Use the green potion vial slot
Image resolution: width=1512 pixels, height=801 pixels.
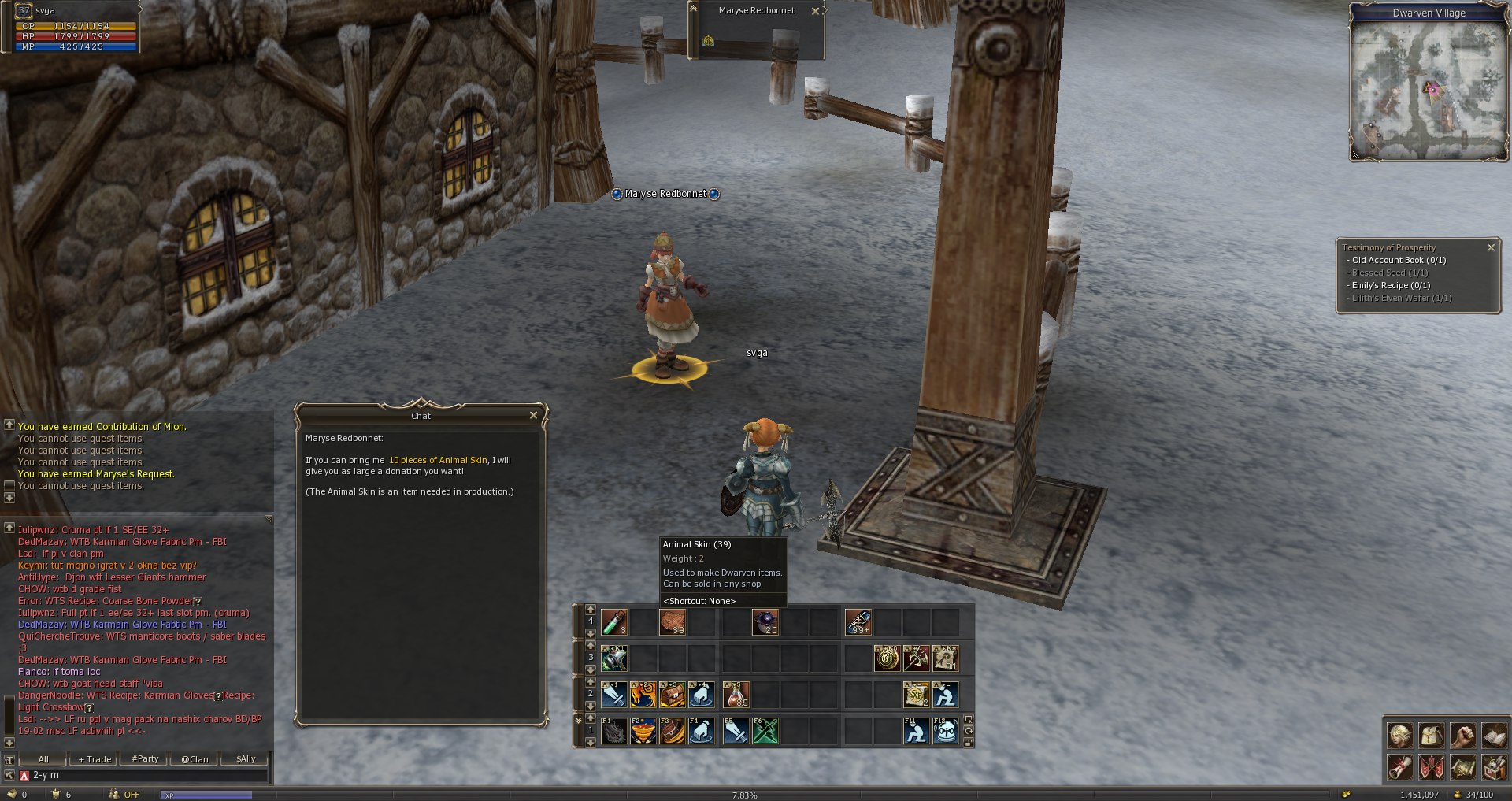click(x=613, y=623)
